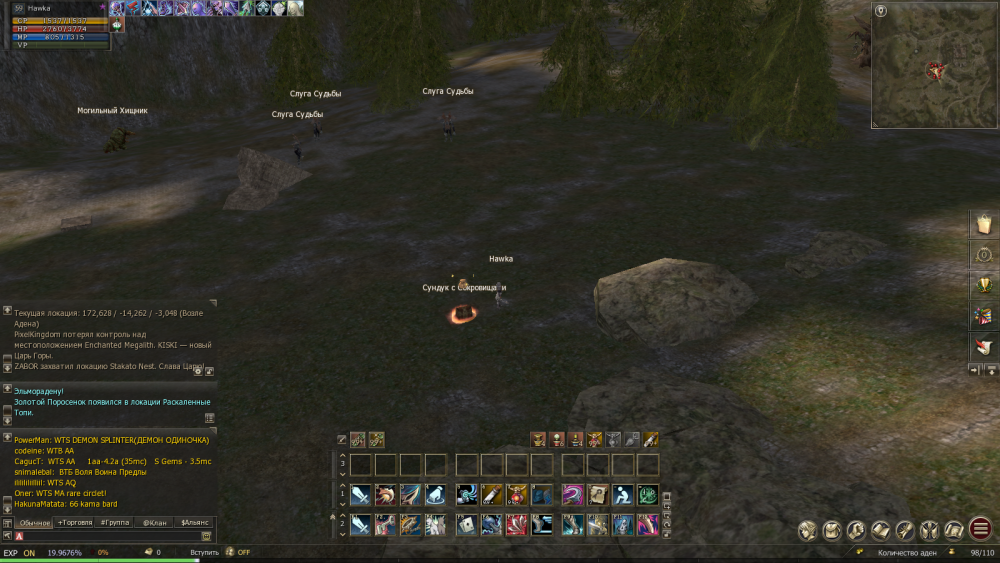Screen dimensions: 1000x563
Task: Open the red main menu button
Action: pyautogui.click(x=980, y=530)
